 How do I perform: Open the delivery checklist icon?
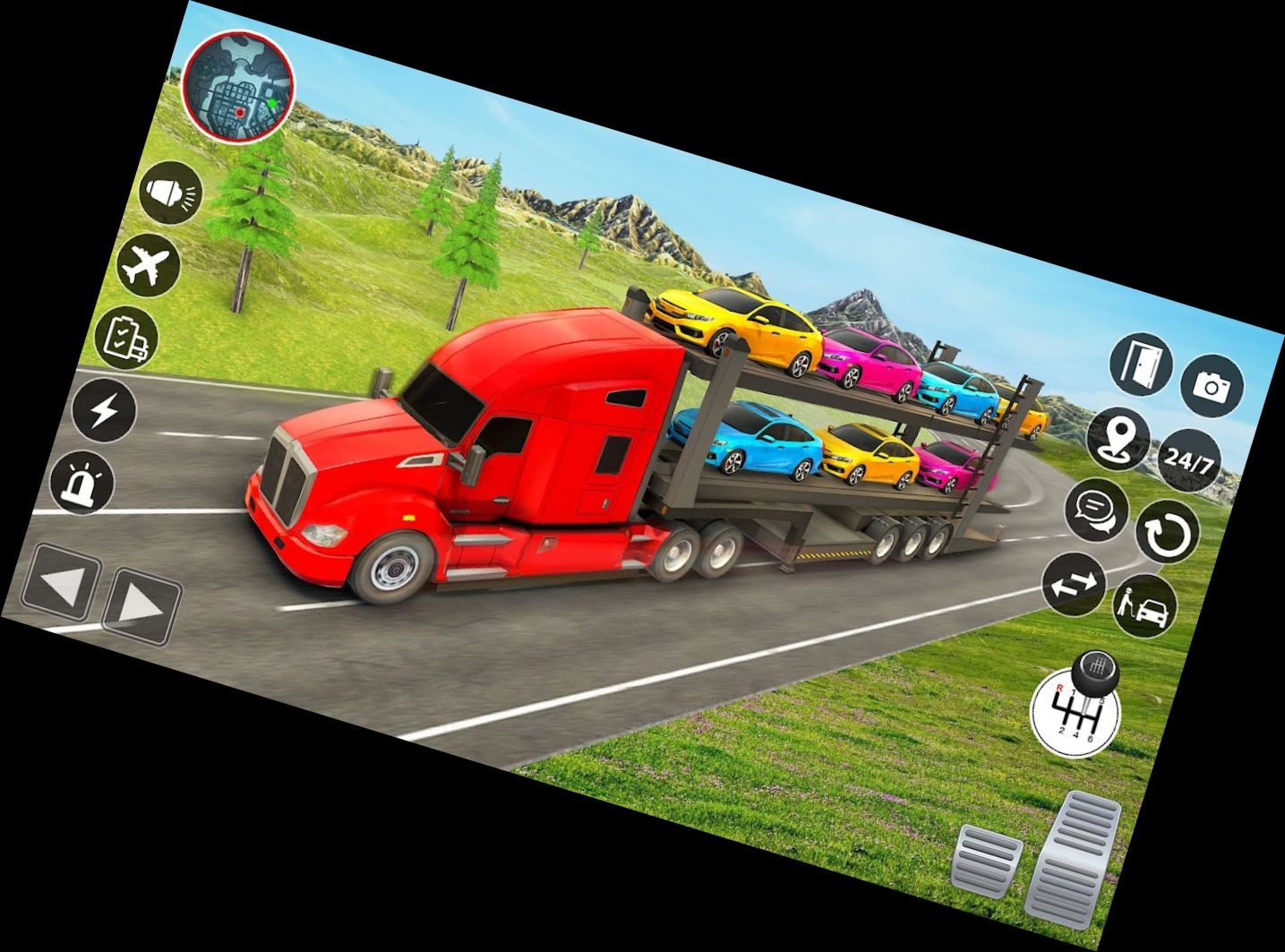[x=126, y=339]
